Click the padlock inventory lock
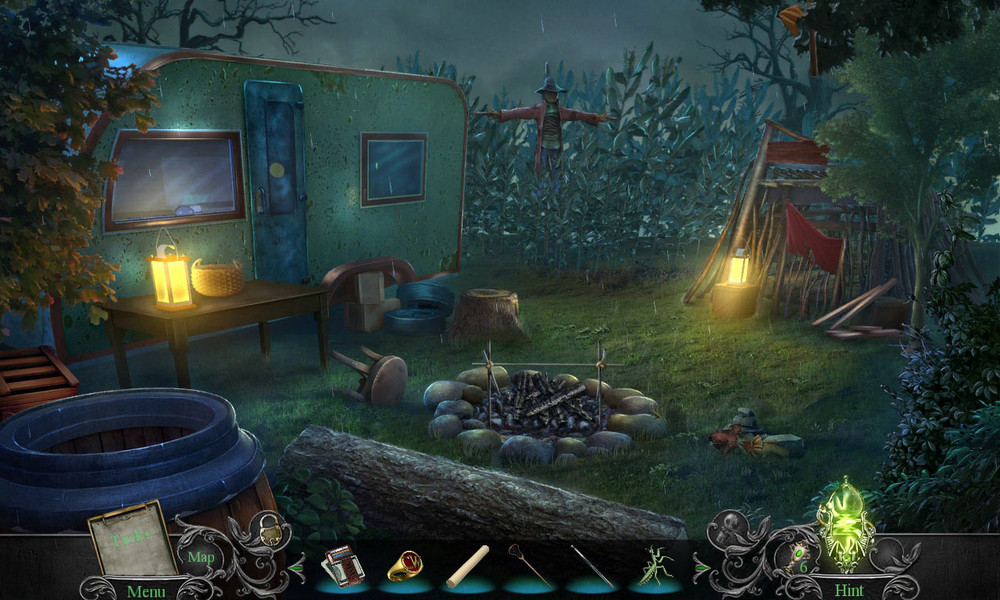Screen dimensions: 1000x600 (x=270, y=531)
